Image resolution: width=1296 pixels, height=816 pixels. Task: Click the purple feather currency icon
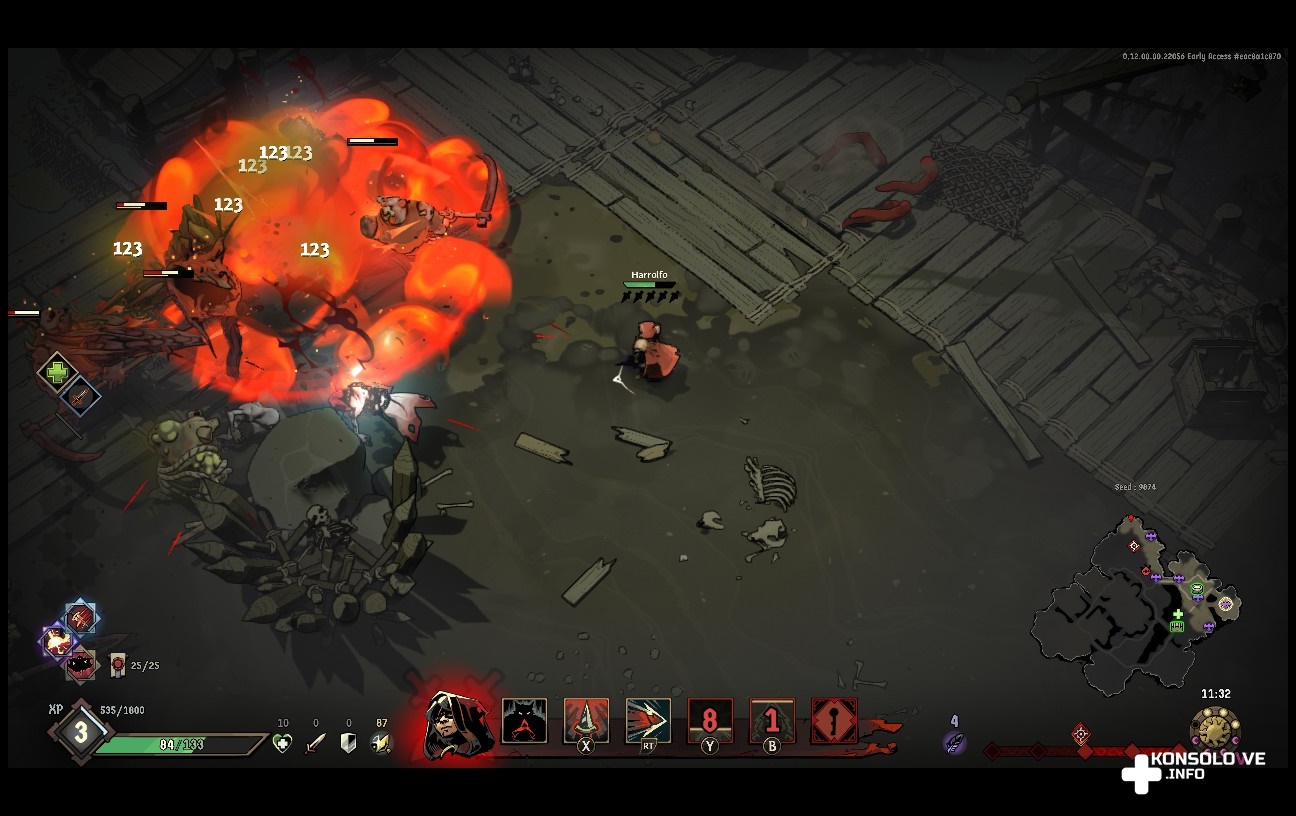[x=954, y=742]
